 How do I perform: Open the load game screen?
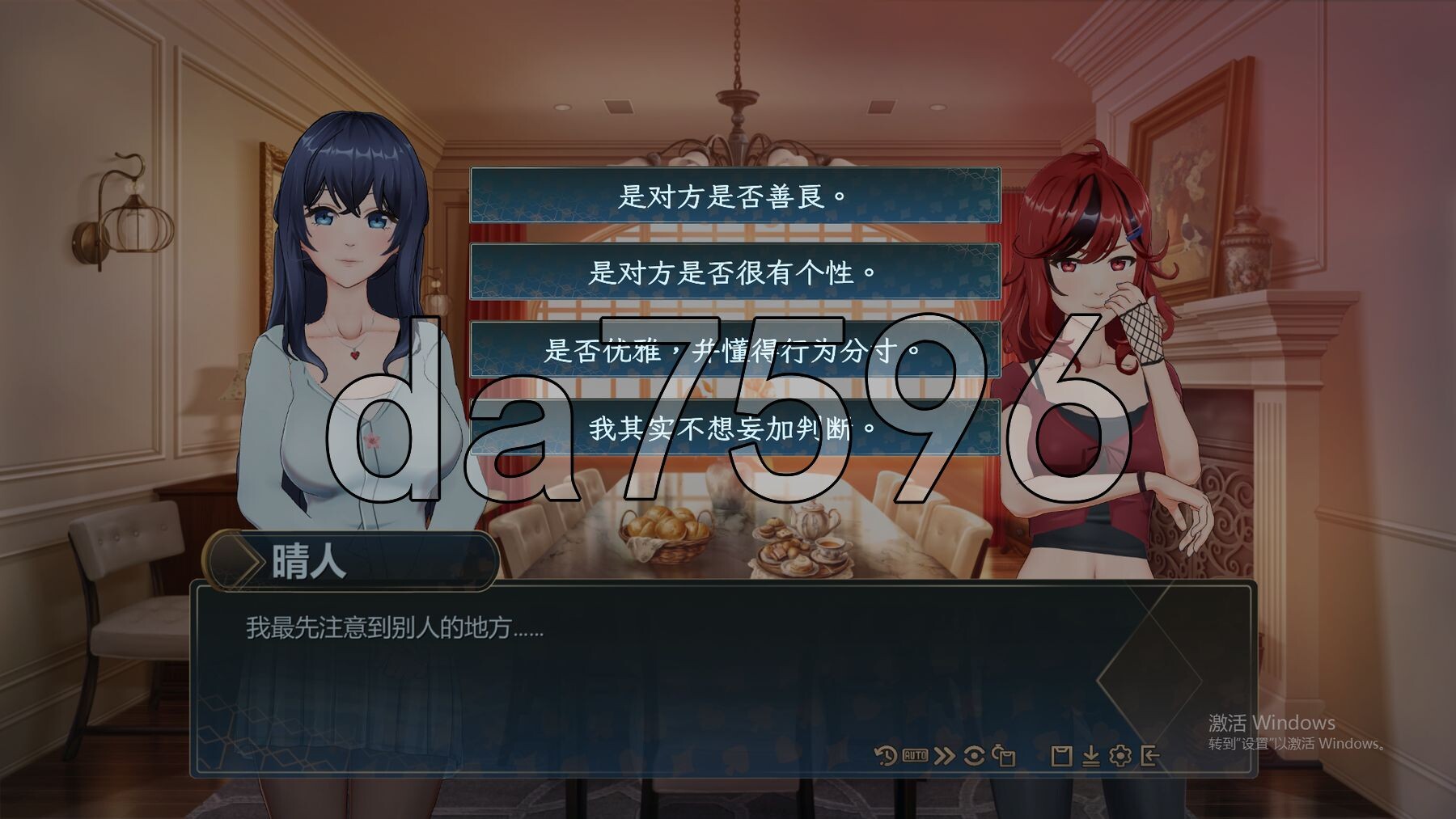coord(1092,757)
